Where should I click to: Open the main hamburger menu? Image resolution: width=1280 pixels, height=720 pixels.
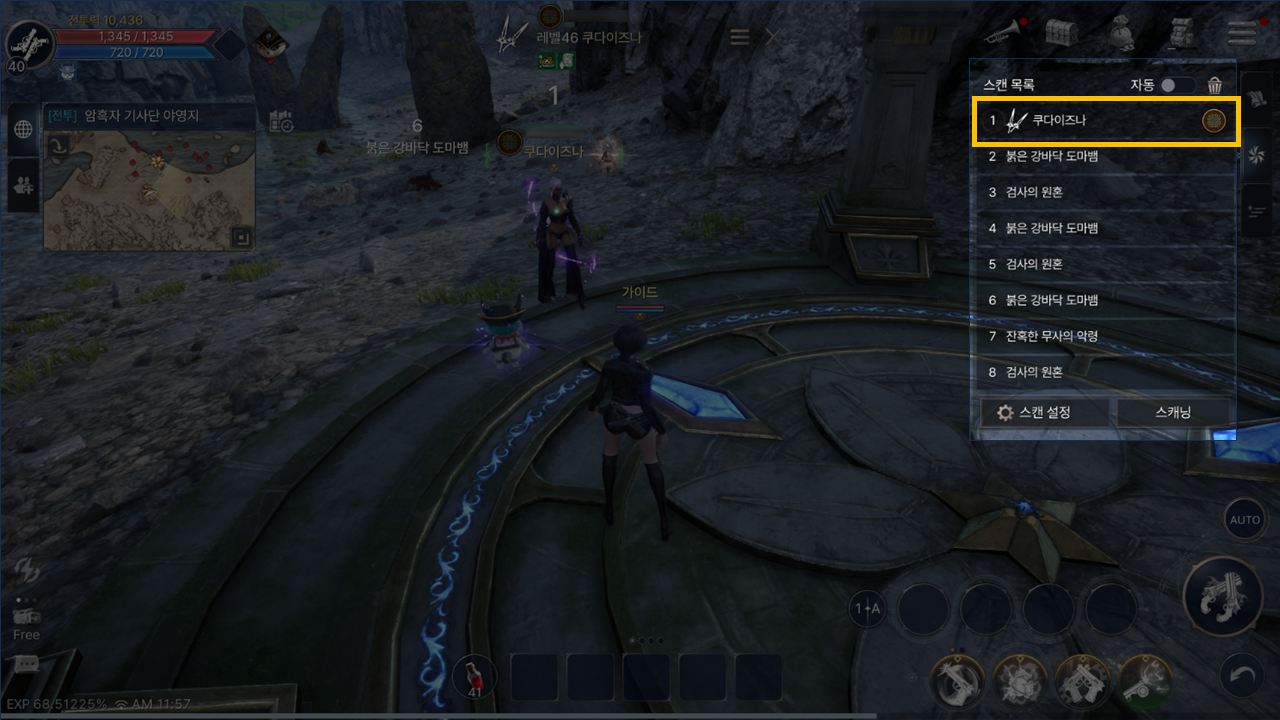tap(1242, 34)
